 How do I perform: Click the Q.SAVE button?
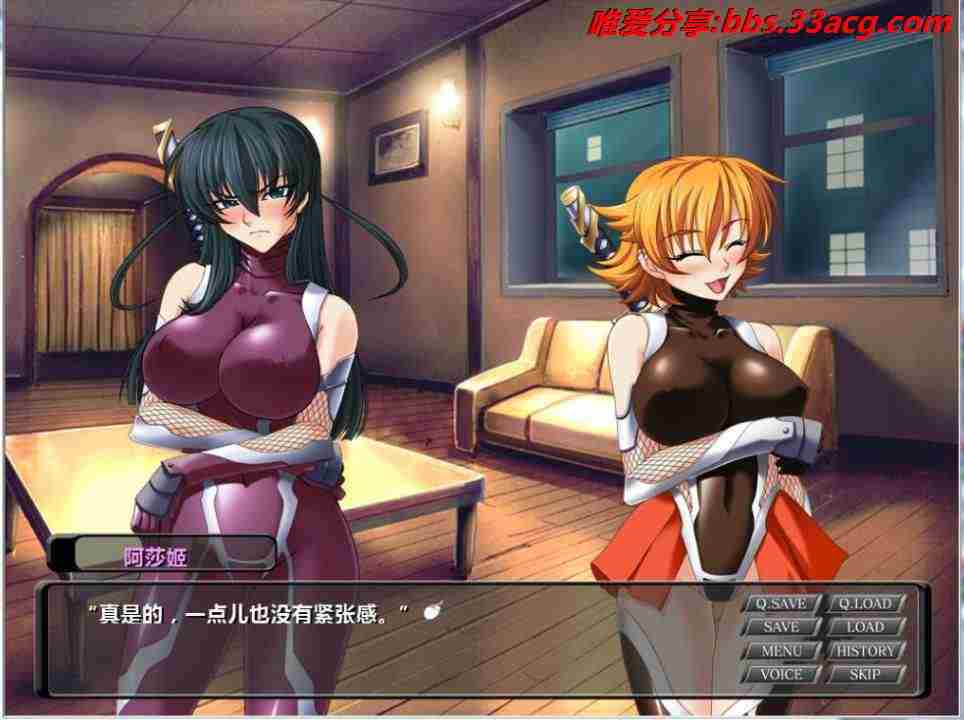781,603
